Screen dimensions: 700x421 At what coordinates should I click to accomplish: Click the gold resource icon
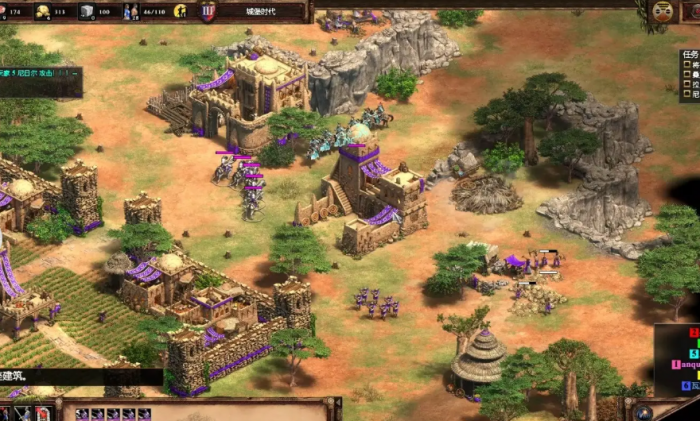tap(44, 12)
